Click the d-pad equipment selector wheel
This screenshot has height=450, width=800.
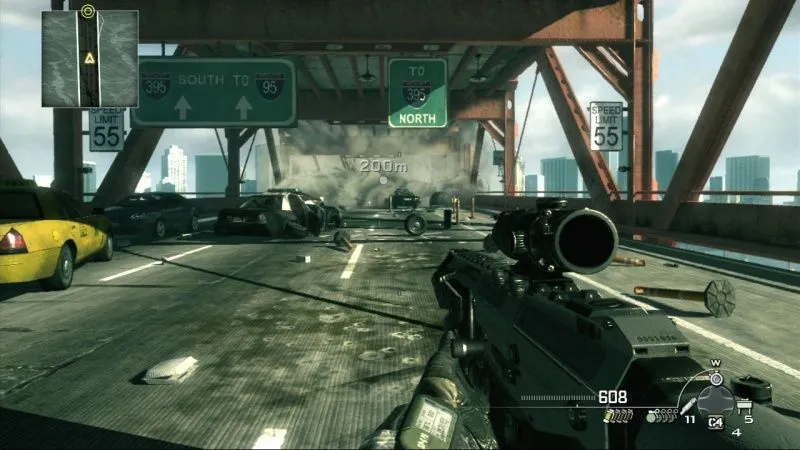point(715,401)
